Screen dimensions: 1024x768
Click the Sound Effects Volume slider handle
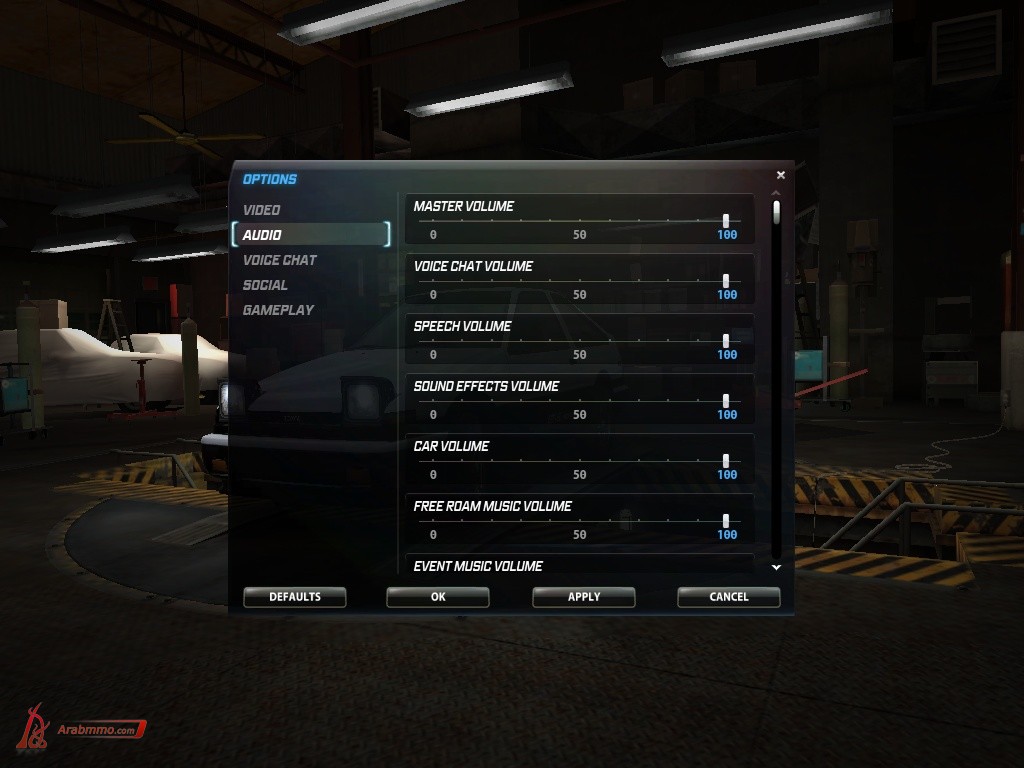tap(726, 401)
